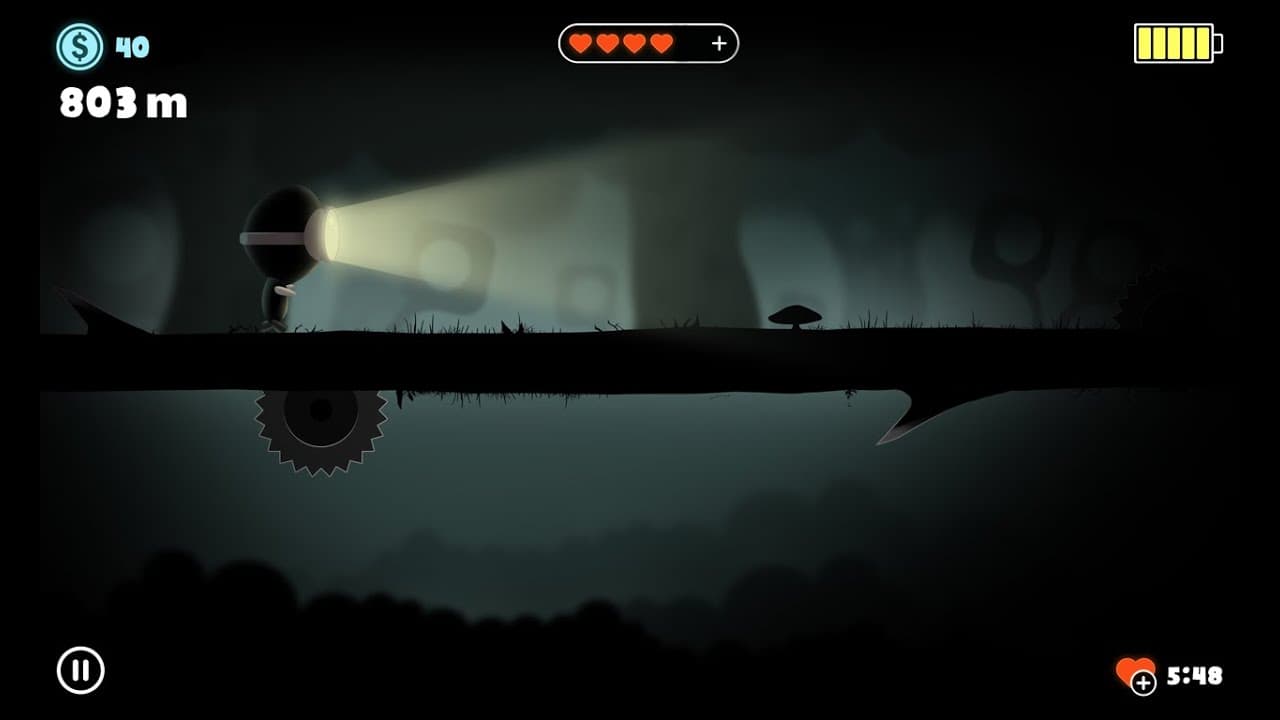Click the third heart in the health bar

634,43
